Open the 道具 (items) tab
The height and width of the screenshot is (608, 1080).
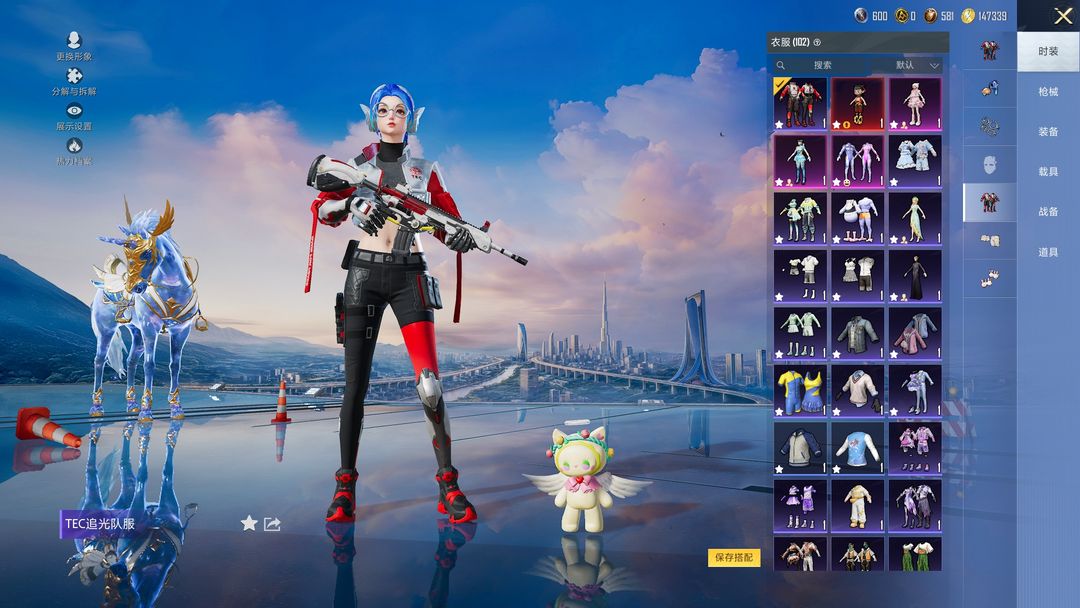[x=1048, y=252]
